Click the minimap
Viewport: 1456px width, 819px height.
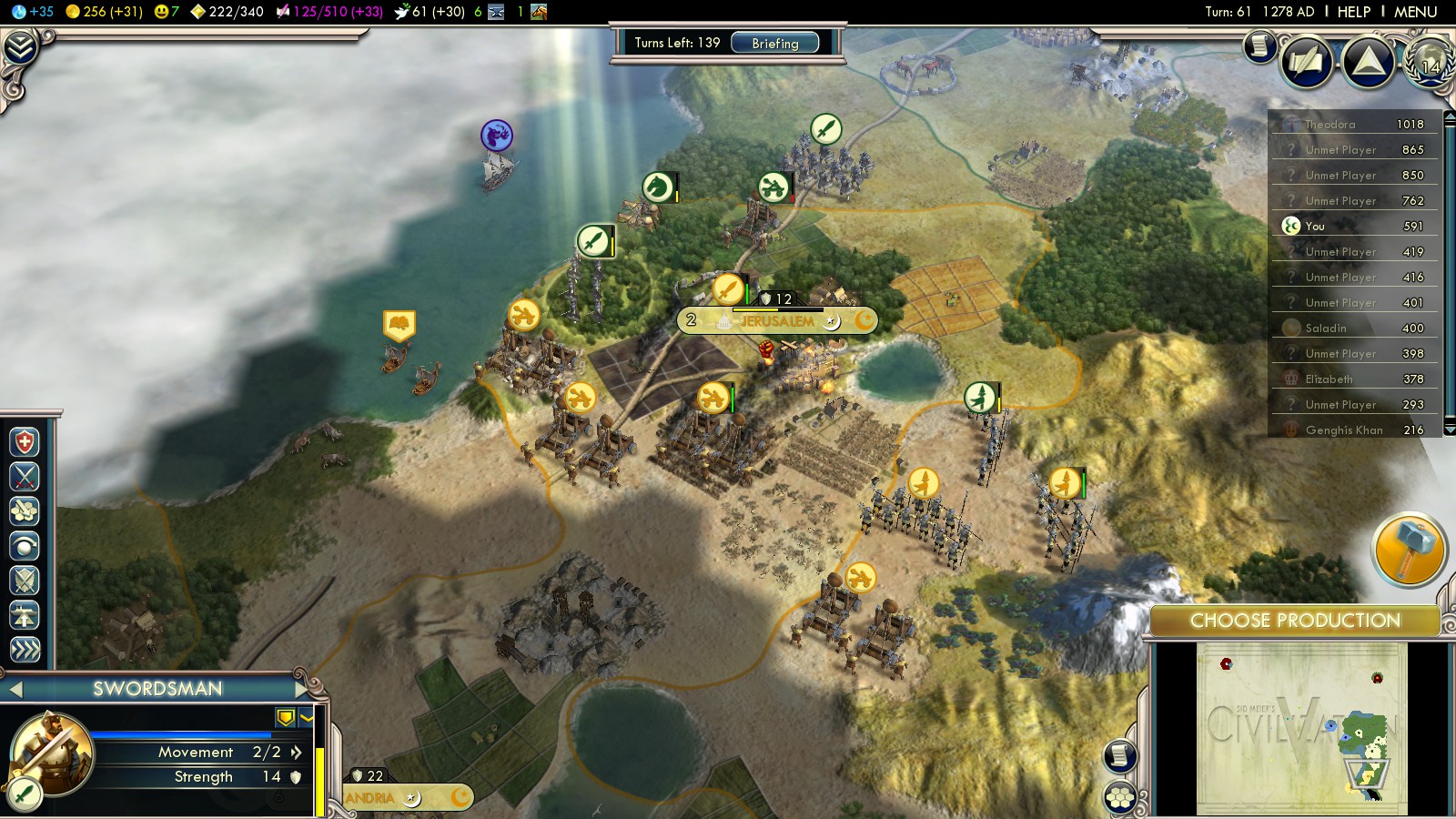[x=1301, y=728]
